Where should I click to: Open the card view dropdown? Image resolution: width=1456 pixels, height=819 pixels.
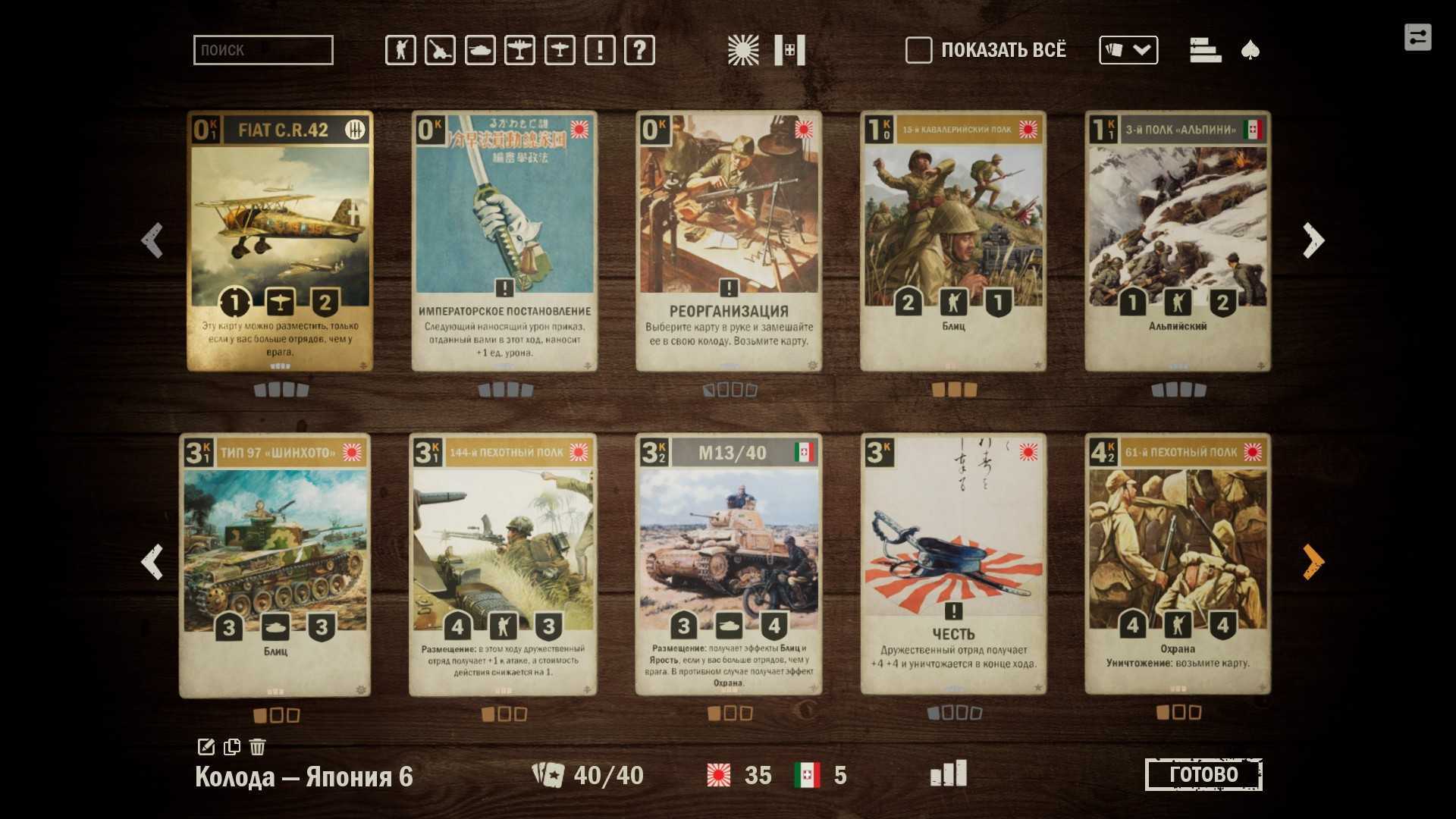click(x=1128, y=51)
